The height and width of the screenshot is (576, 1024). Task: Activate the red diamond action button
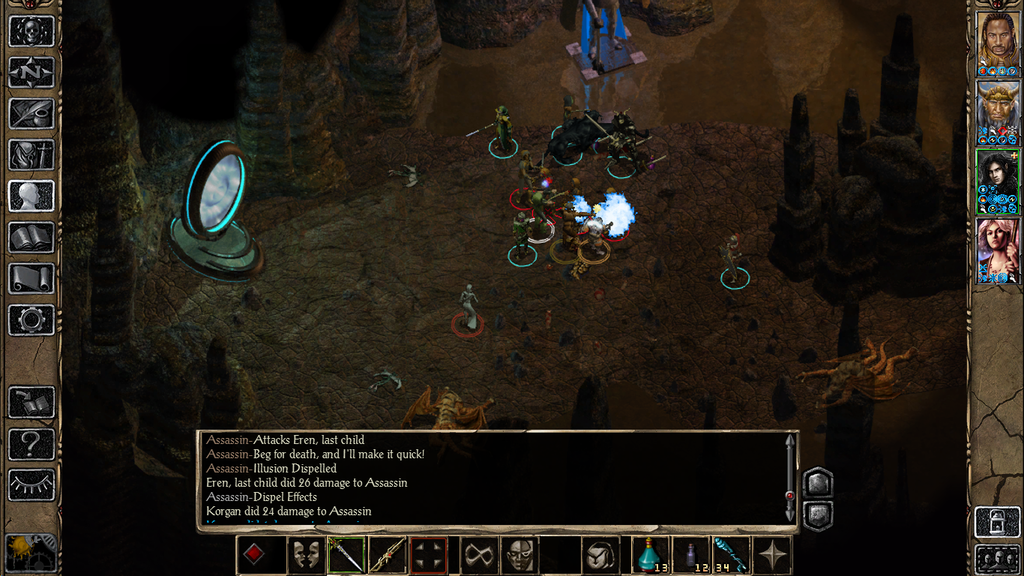point(254,555)
